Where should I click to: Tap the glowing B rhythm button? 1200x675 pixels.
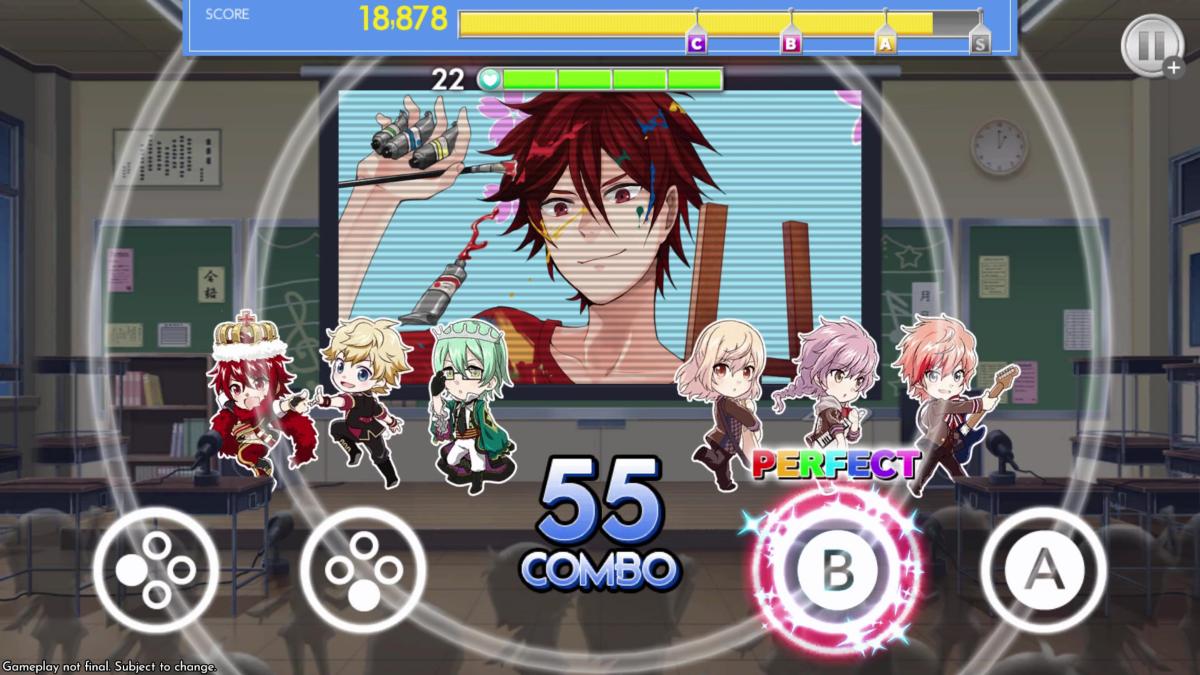click(836, 569)
